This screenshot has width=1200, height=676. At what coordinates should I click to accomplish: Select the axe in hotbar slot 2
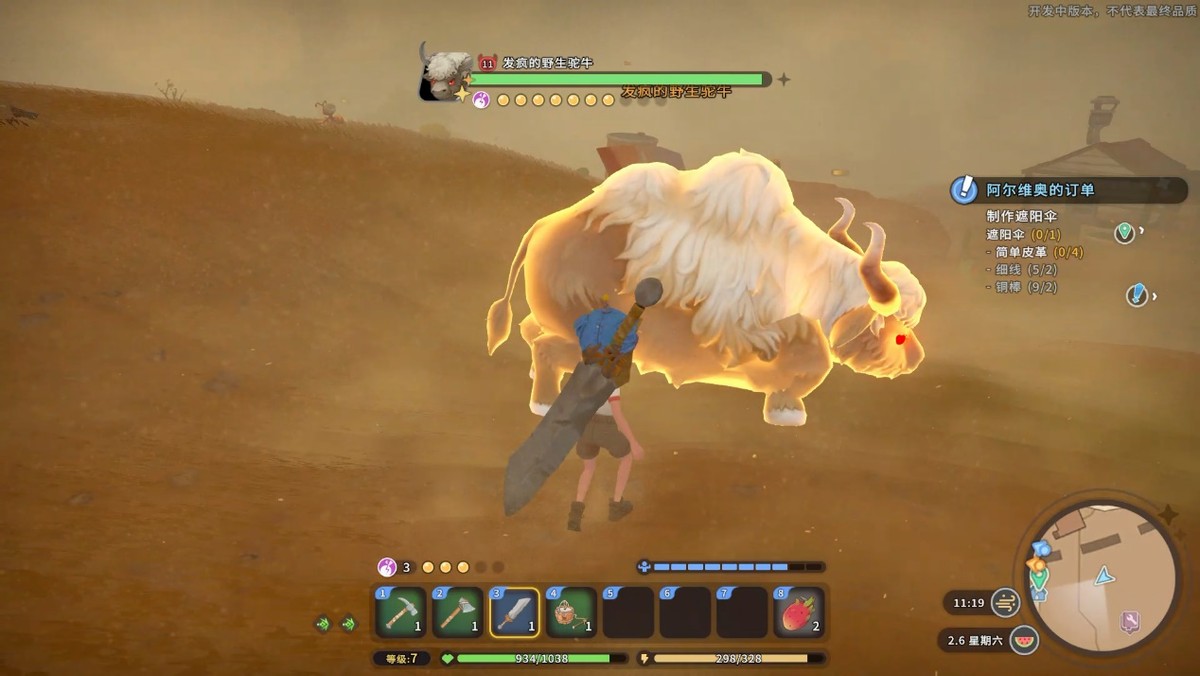457,612
